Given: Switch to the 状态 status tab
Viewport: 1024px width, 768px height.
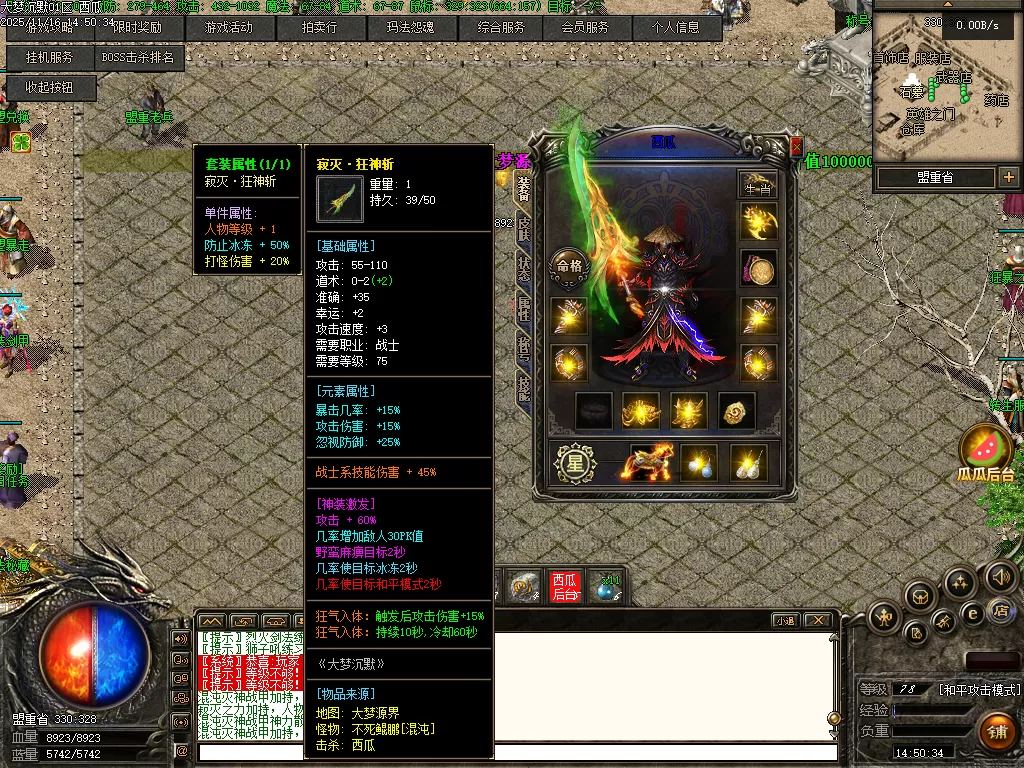Looking at the screenshot, I should pos(523,268).
